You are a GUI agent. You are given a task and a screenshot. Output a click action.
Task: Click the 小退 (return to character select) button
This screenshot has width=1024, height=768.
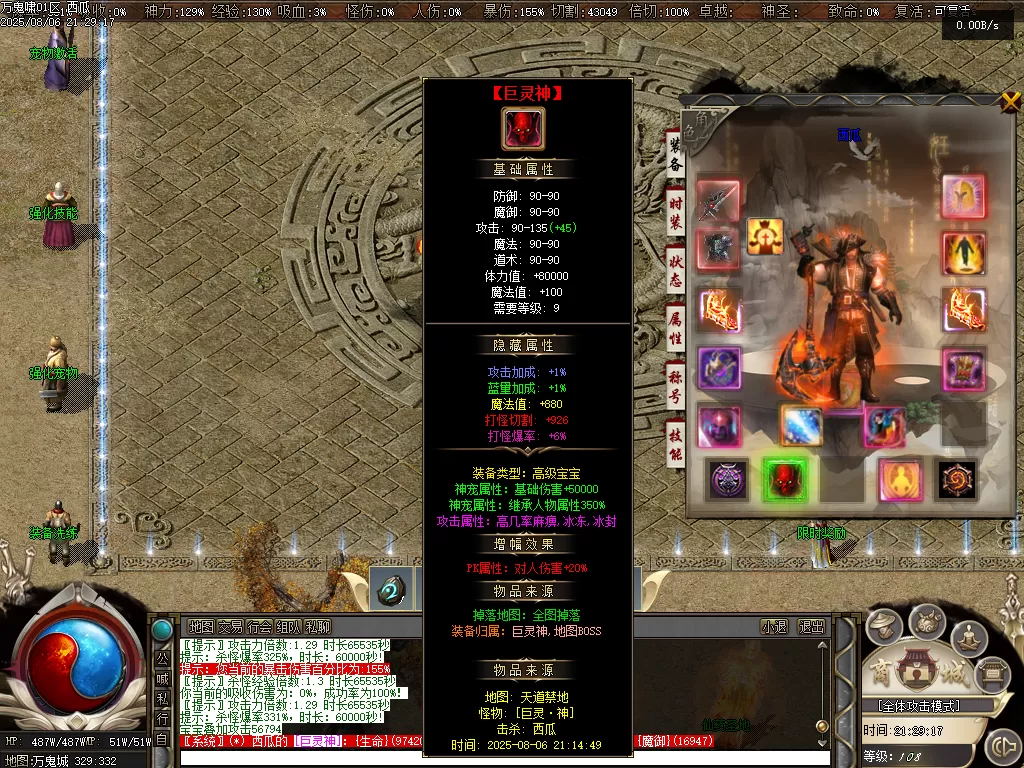click(774, 627)
